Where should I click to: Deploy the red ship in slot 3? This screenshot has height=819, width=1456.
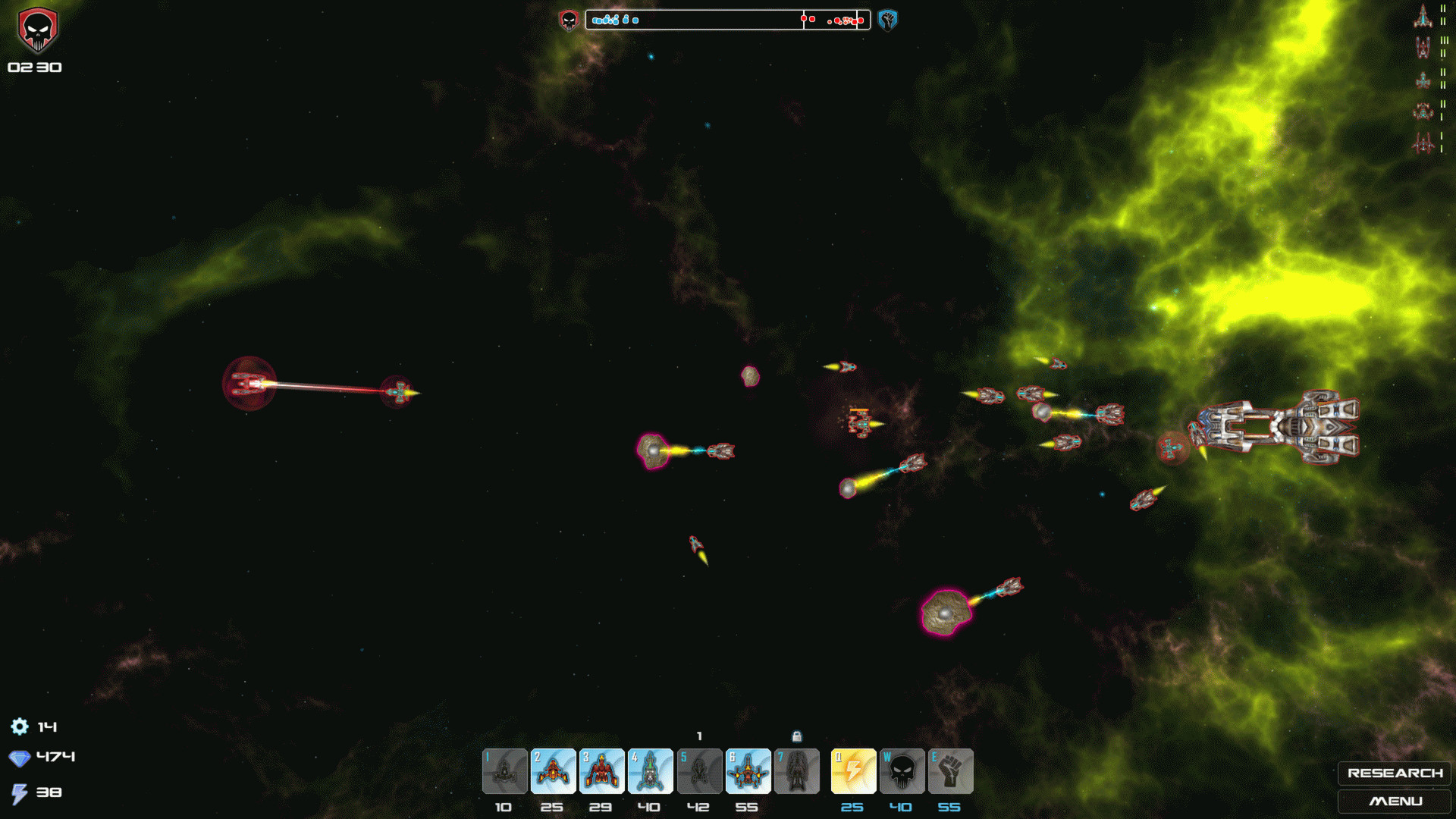click(x=601, y=771)
